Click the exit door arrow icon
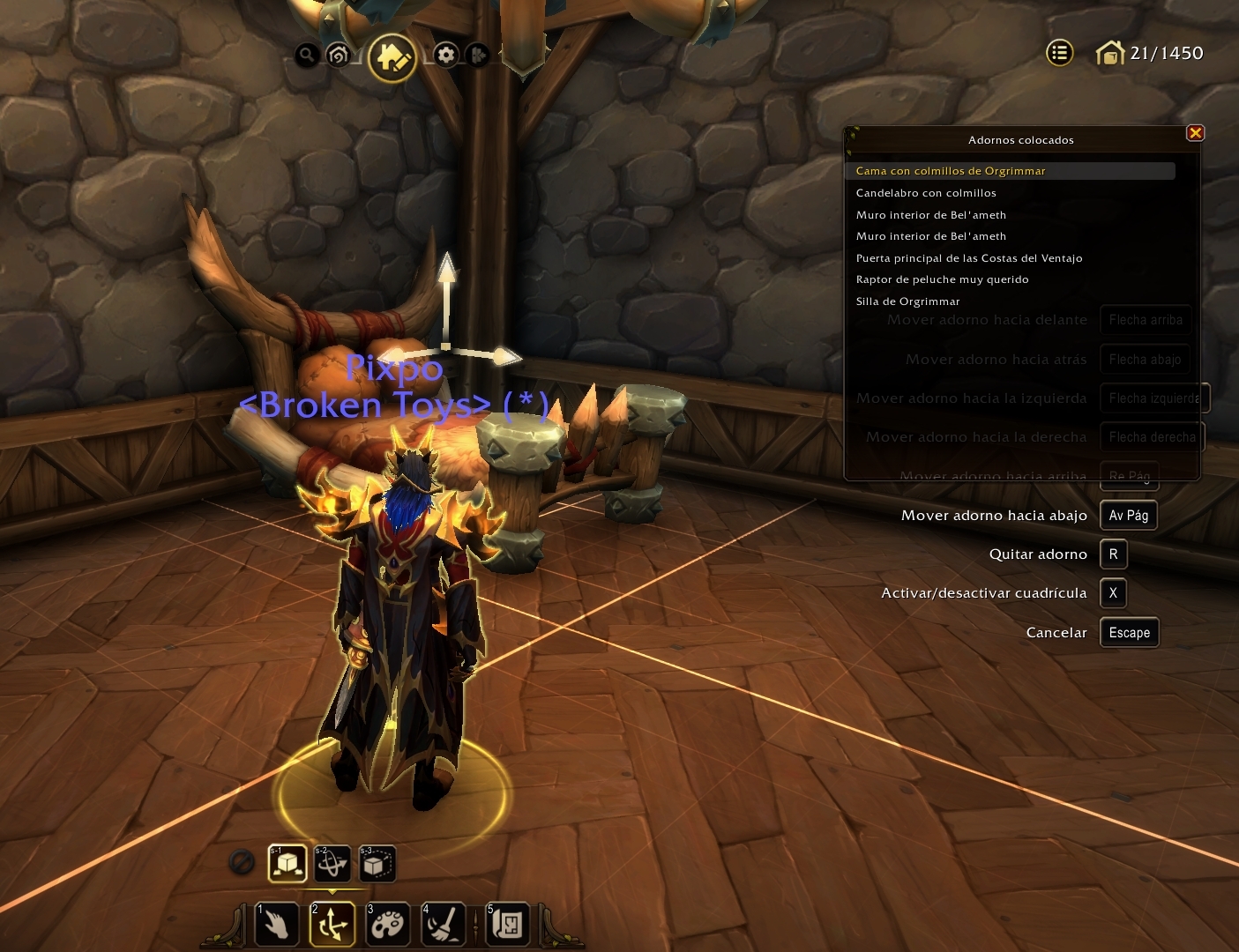1239x952 pixels. pyautogui.click(x=478, y=56)
